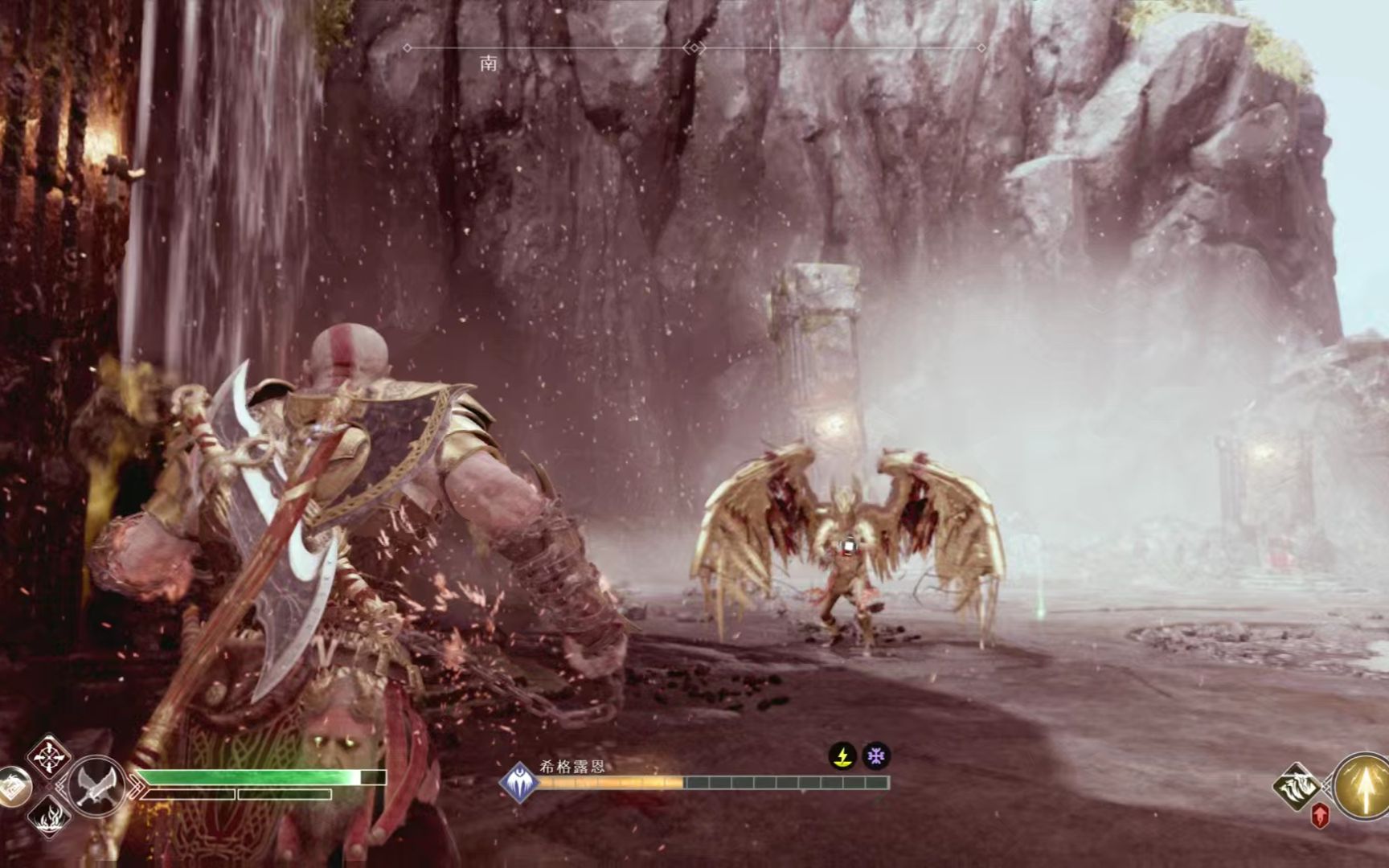
Task: Click the compass bar's south marker
Action: 489,64
